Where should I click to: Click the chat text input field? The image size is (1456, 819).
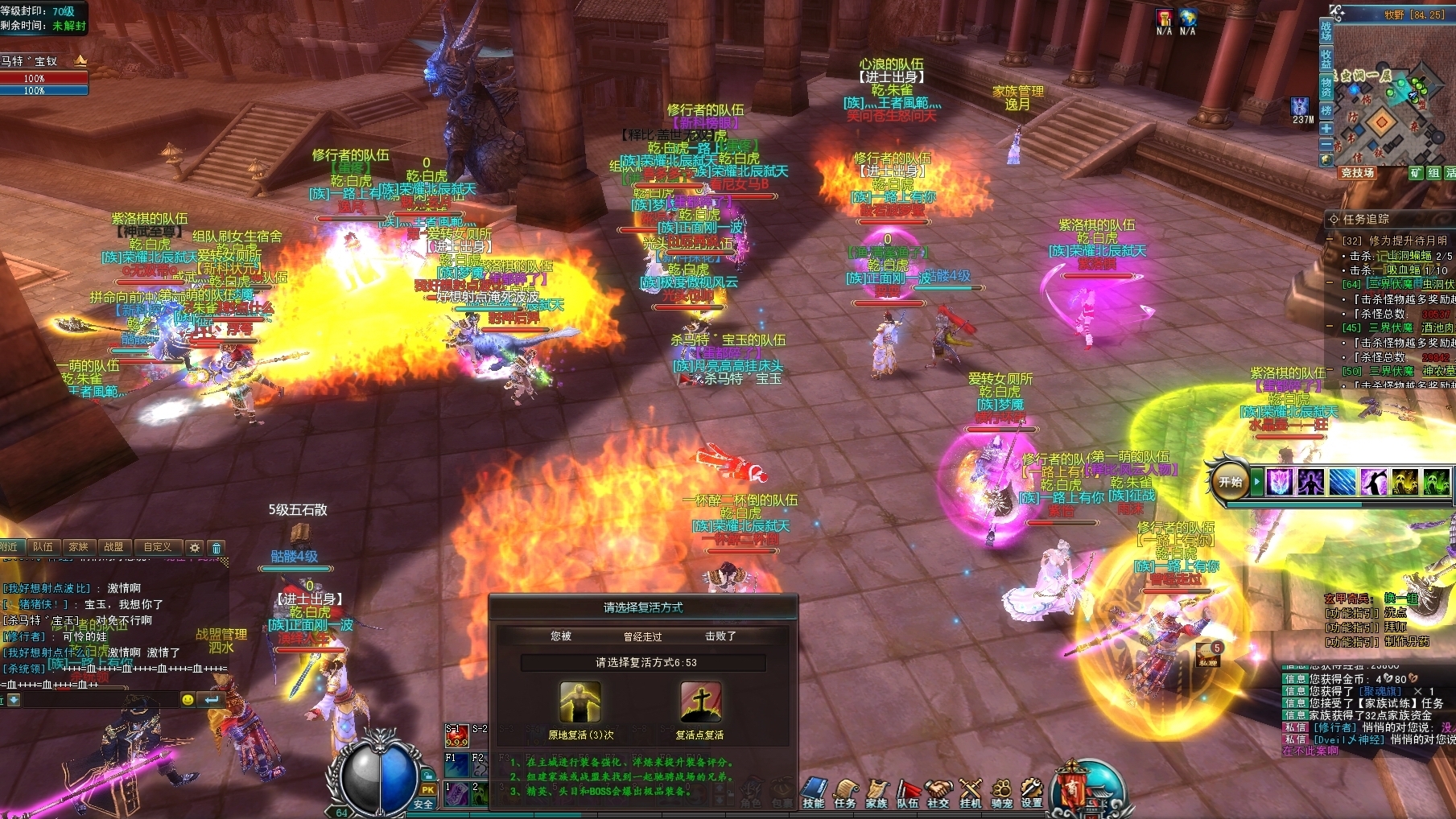[x=97, y=700]
